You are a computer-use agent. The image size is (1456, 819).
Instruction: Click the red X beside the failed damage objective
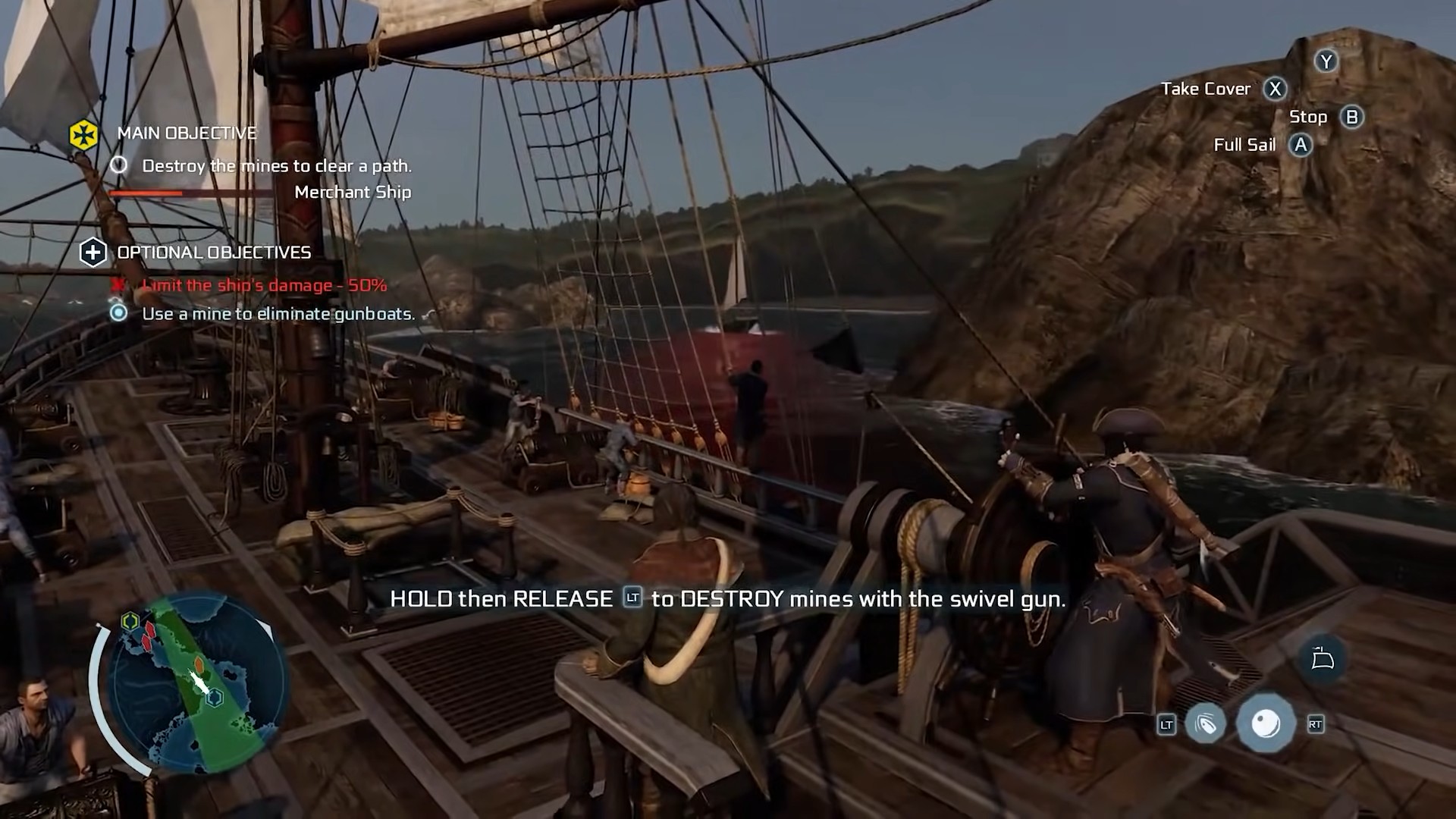119,286
